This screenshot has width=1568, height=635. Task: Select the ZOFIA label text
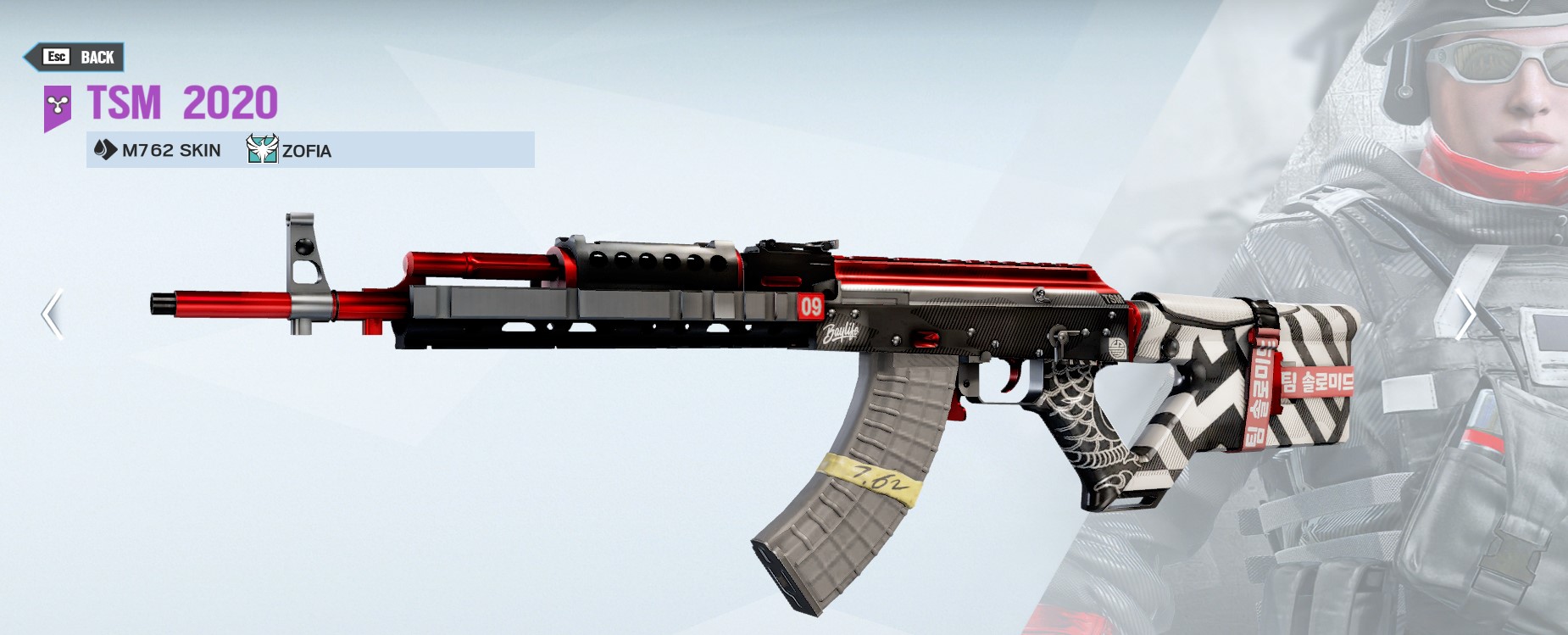tap(307, 151)
